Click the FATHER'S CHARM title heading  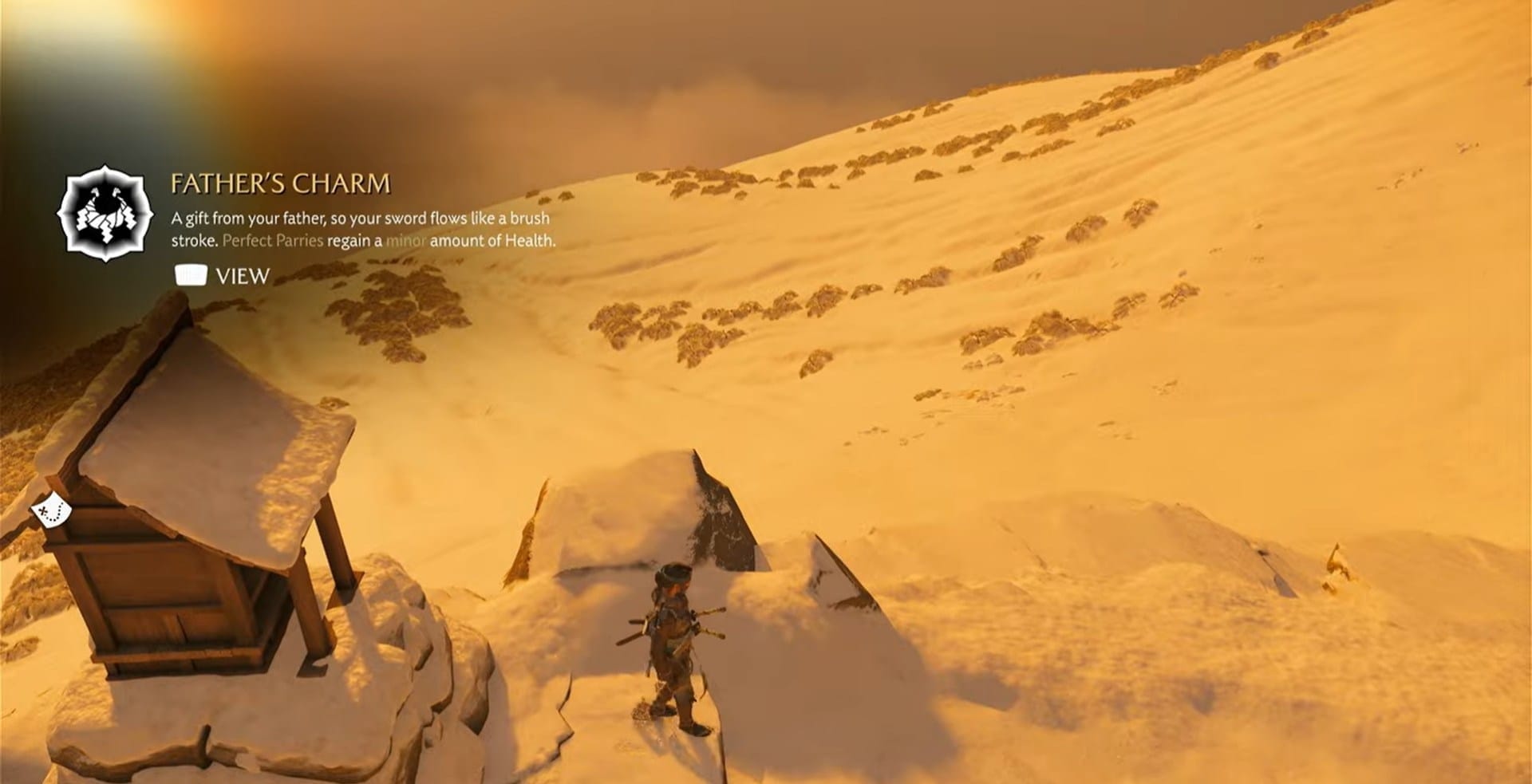[279, 183]
